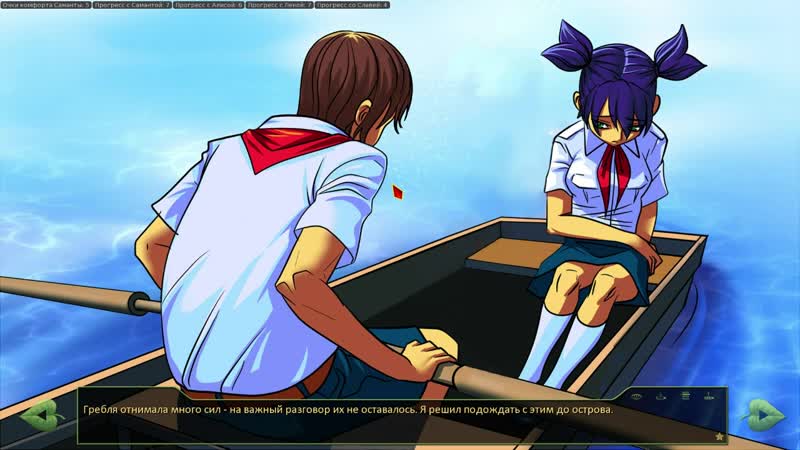Click the star icon in the dialogue box

(719, 436)
